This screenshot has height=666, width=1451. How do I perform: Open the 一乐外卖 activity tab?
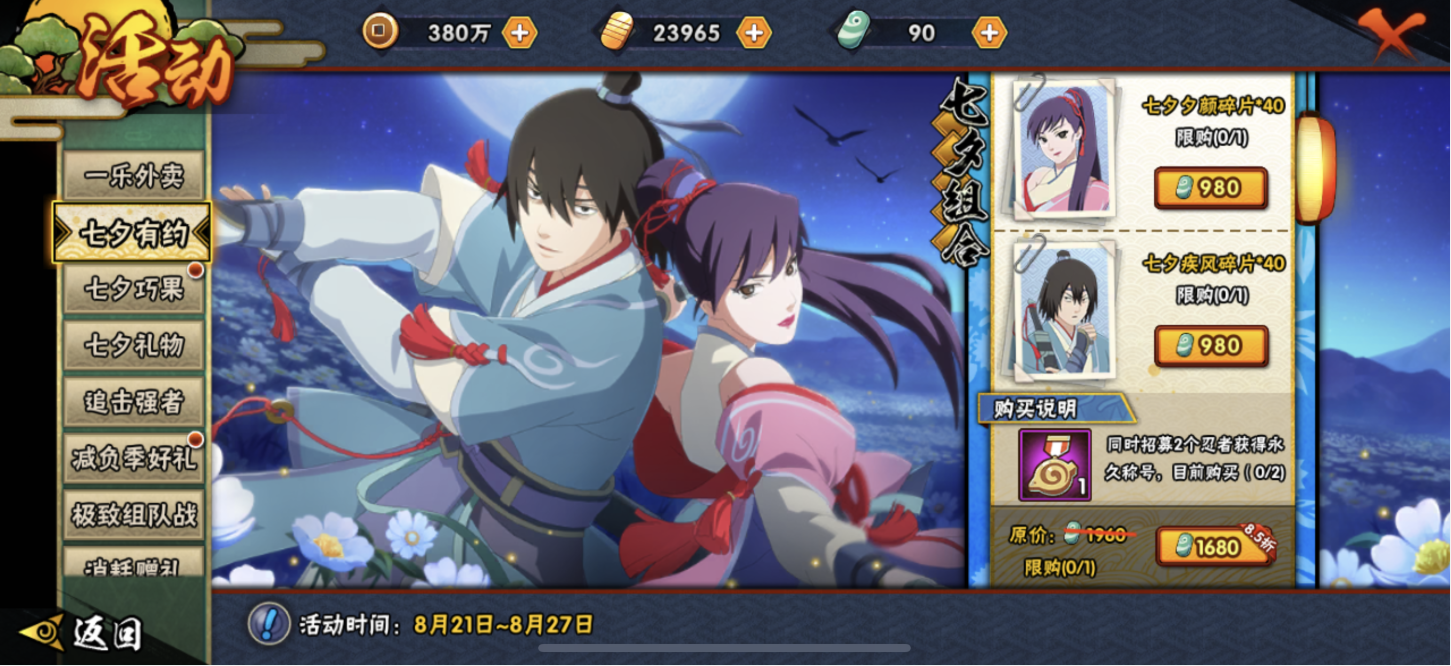pos(133,177)
